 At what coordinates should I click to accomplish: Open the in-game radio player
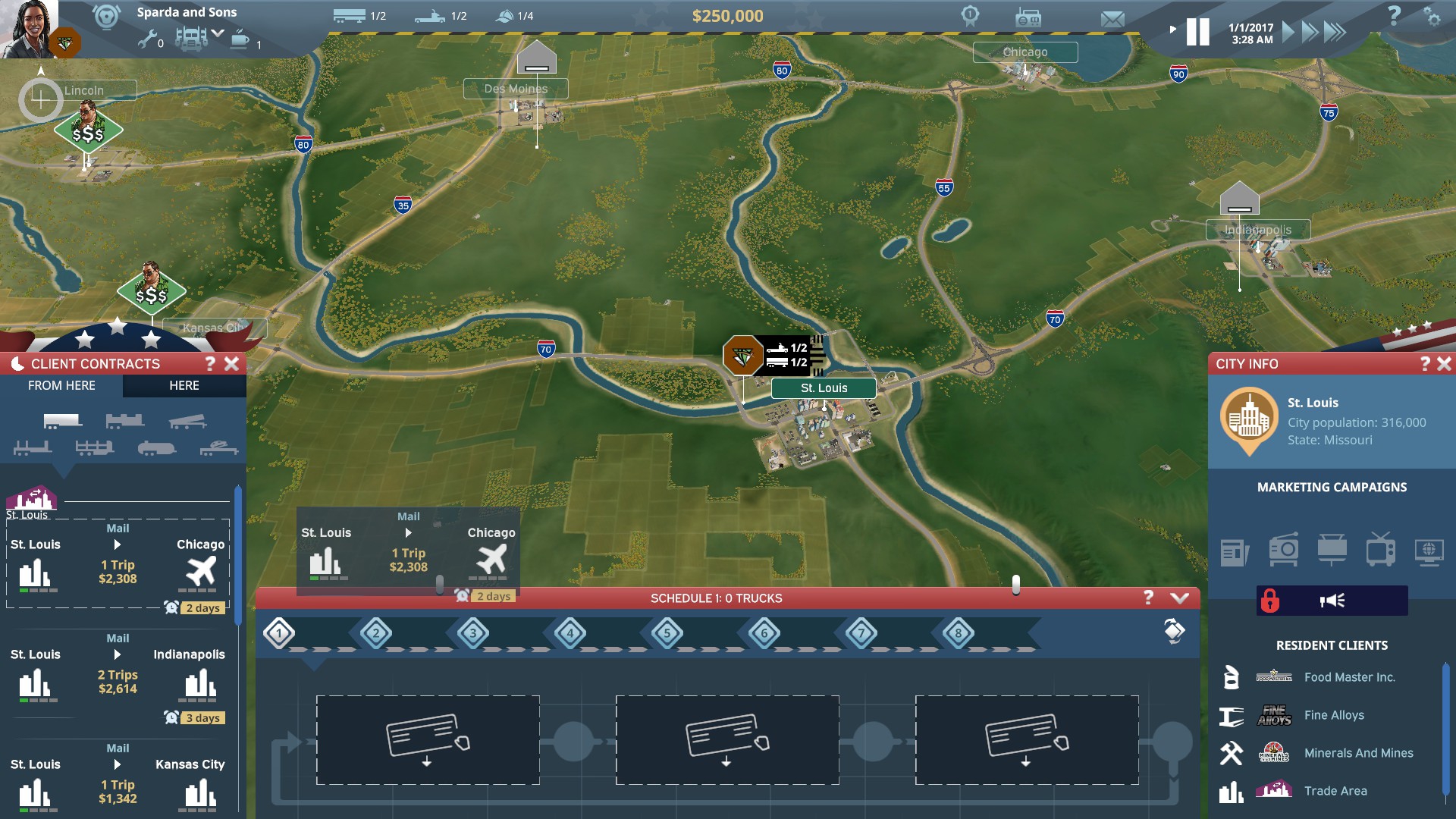1028,17
